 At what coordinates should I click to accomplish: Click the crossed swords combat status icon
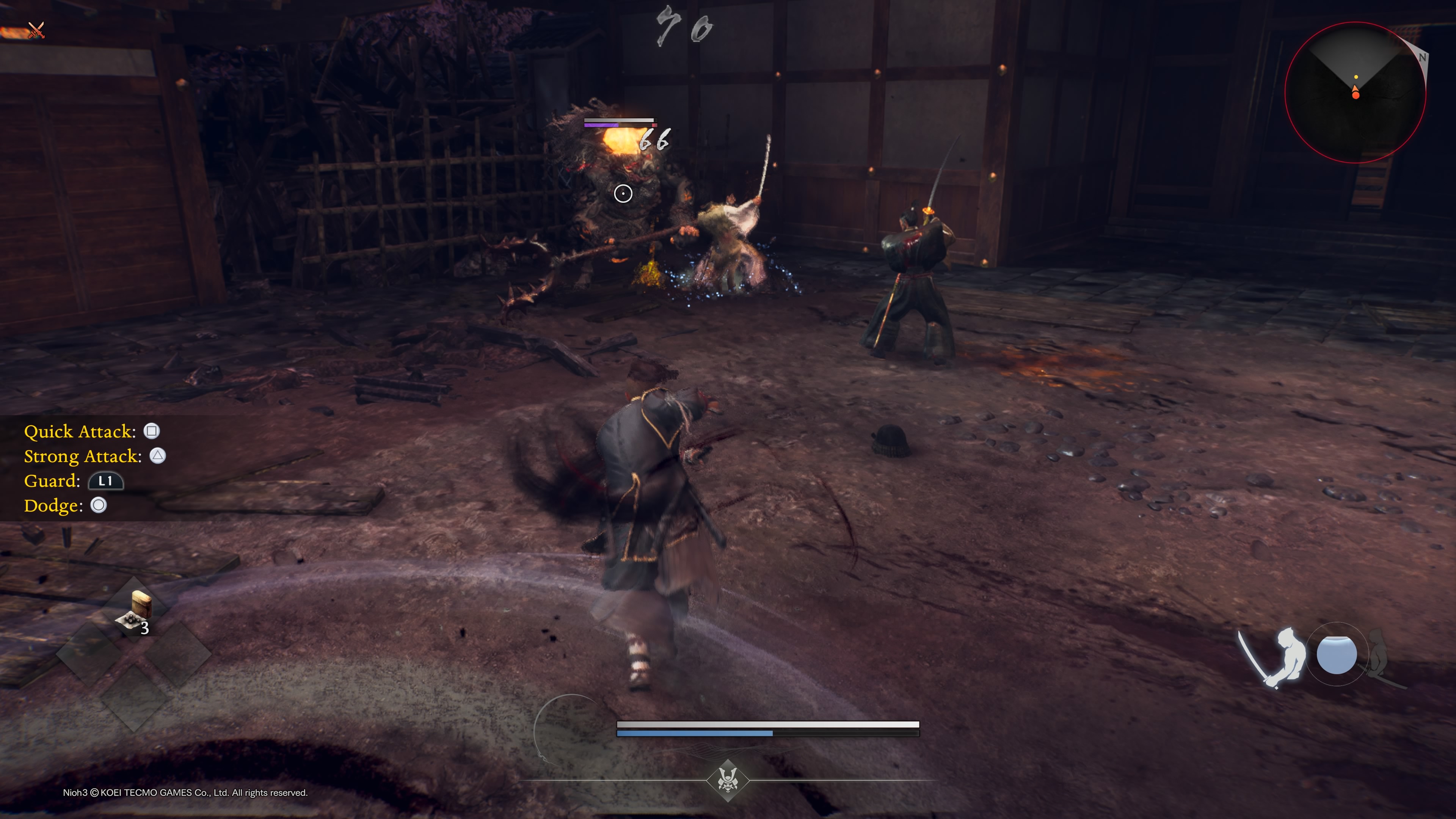tap(36, 30)
